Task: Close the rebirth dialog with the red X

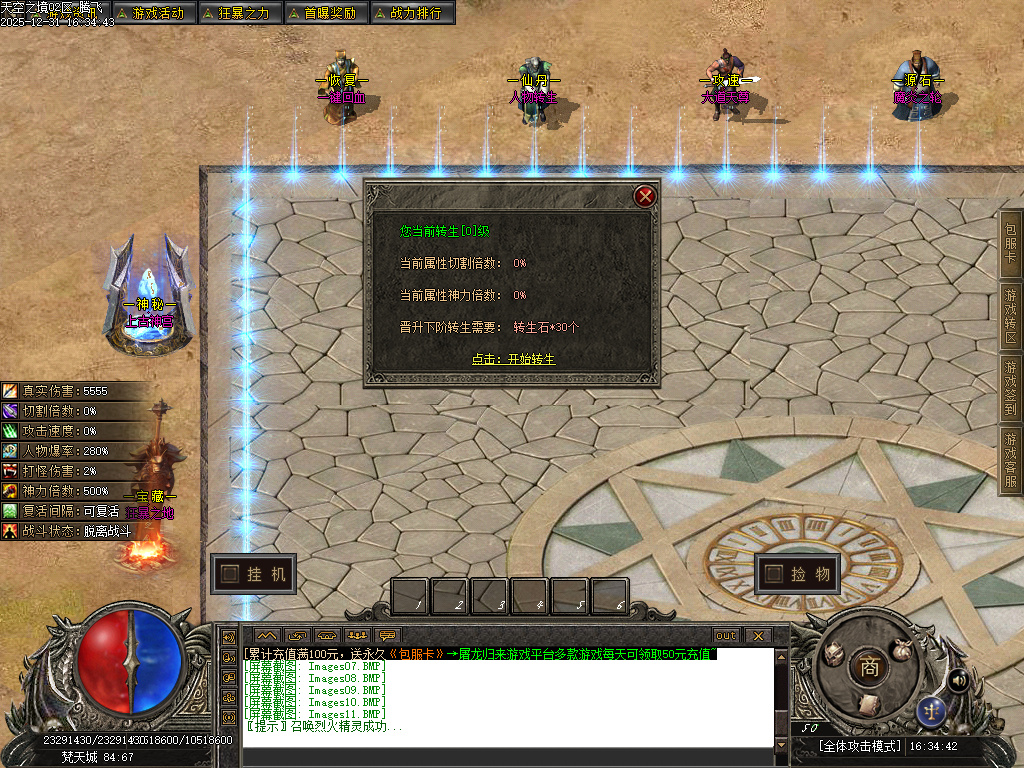Action: coord(645,196)
